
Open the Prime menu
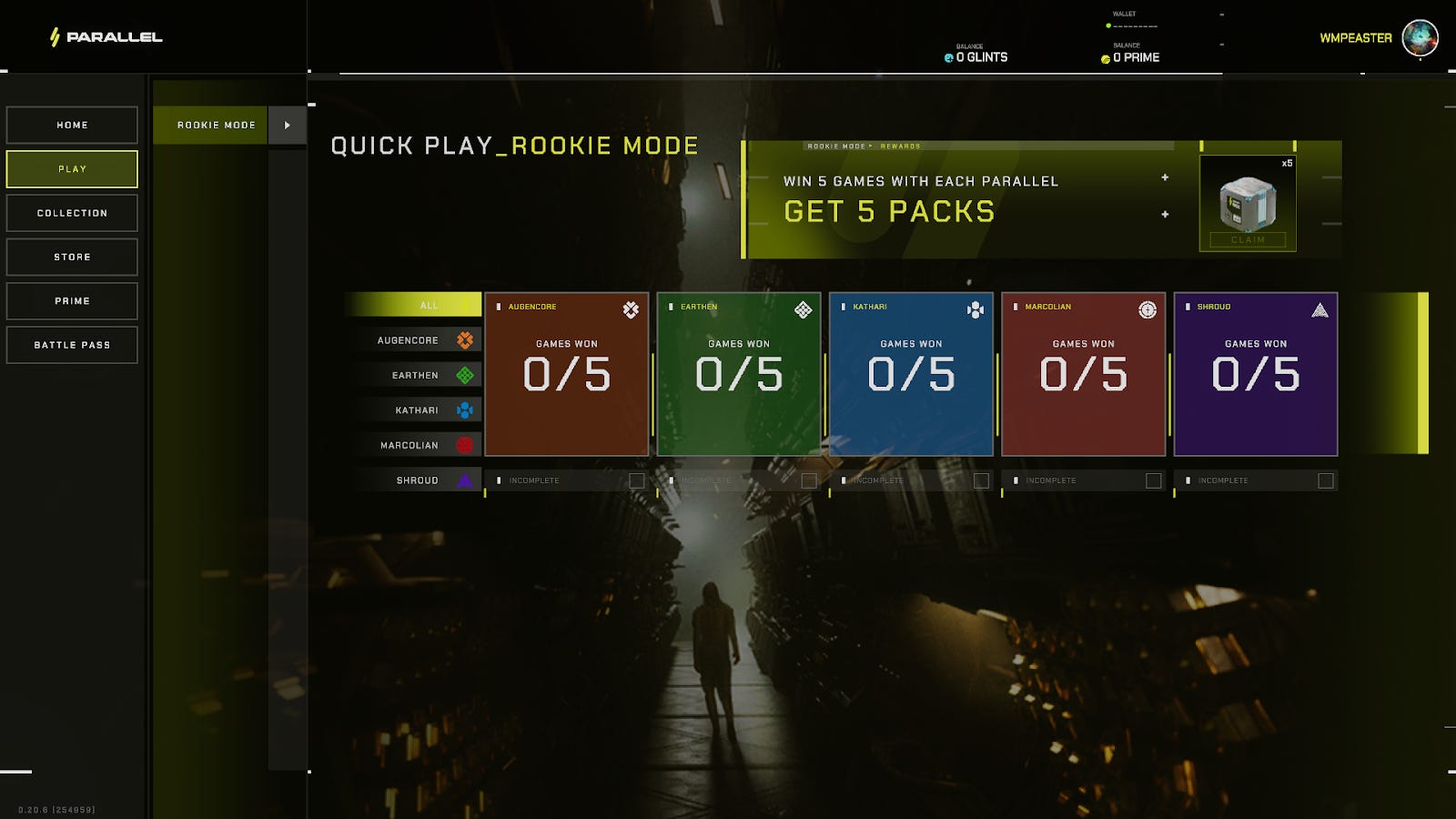72,301
